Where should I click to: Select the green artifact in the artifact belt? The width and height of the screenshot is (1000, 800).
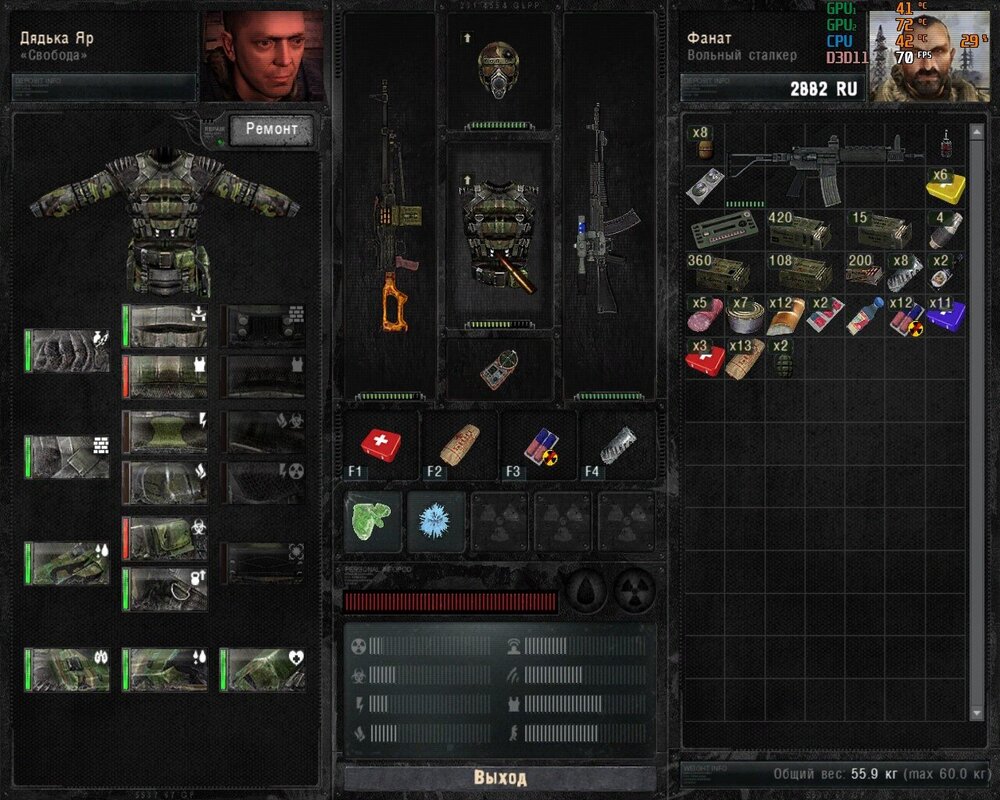coord(372,520)
